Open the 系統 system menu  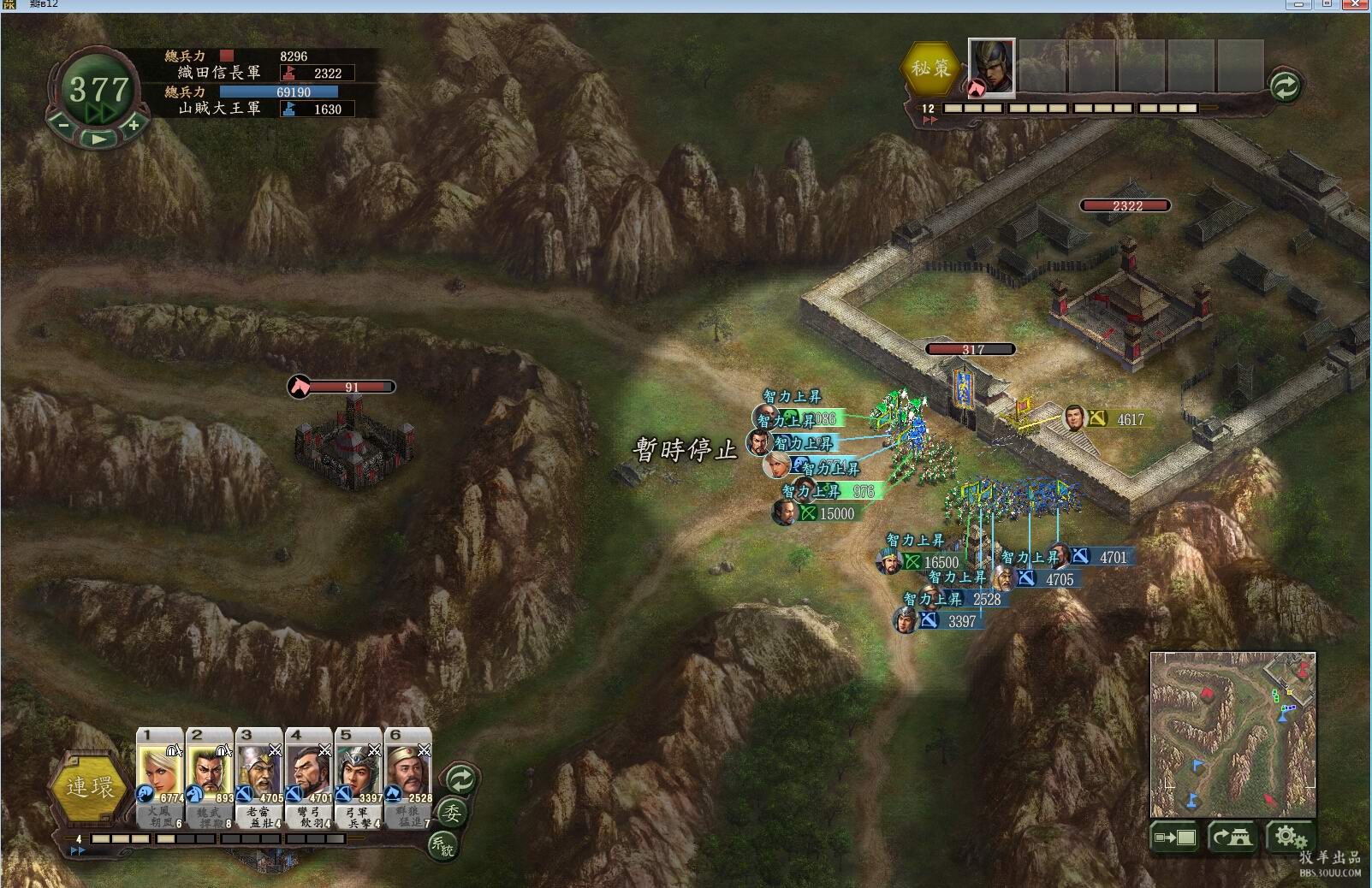coord(442,845)
